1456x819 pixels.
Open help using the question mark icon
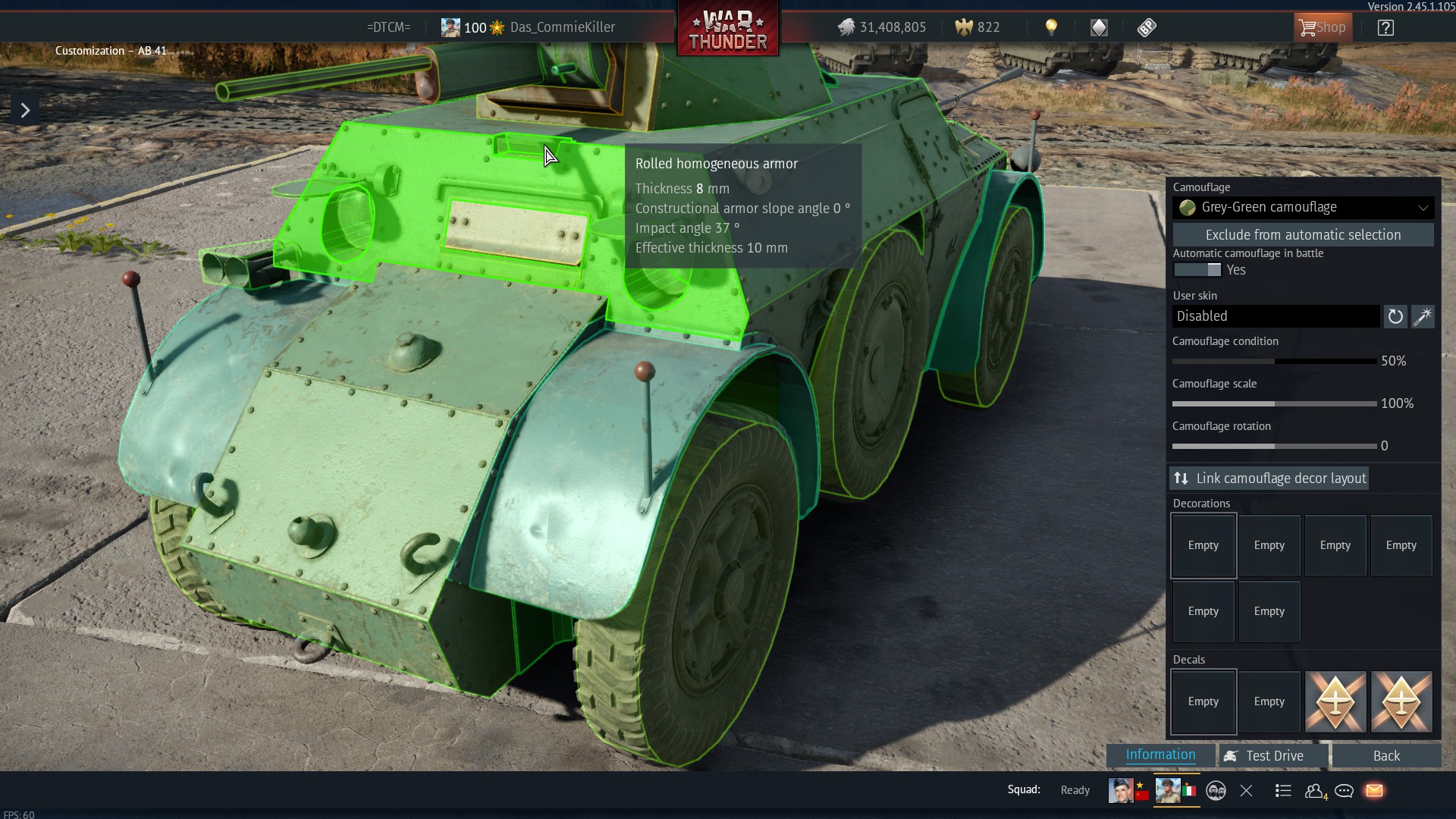coord(1386,27)
